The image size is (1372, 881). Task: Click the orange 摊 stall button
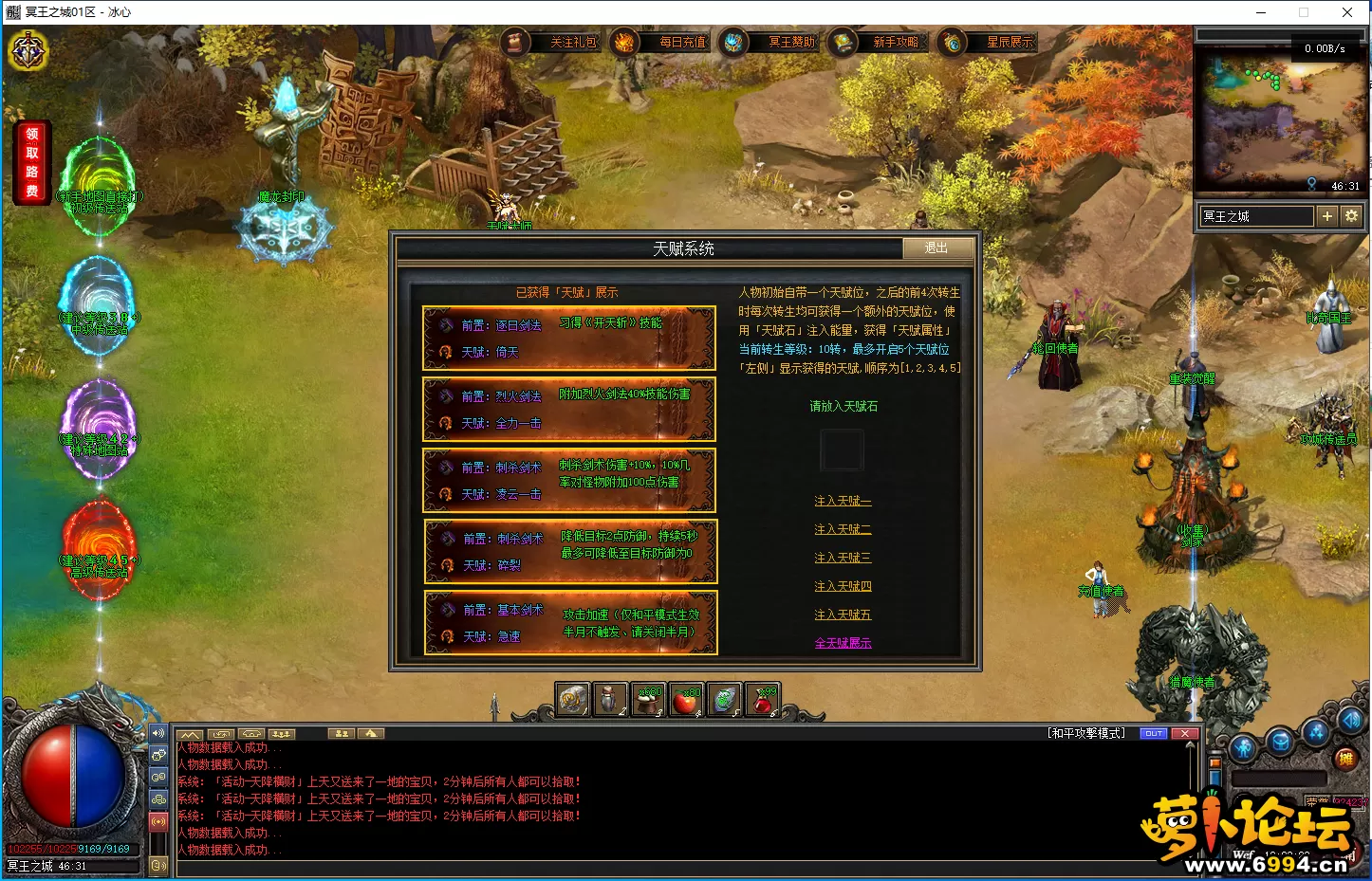(1345, 758)
